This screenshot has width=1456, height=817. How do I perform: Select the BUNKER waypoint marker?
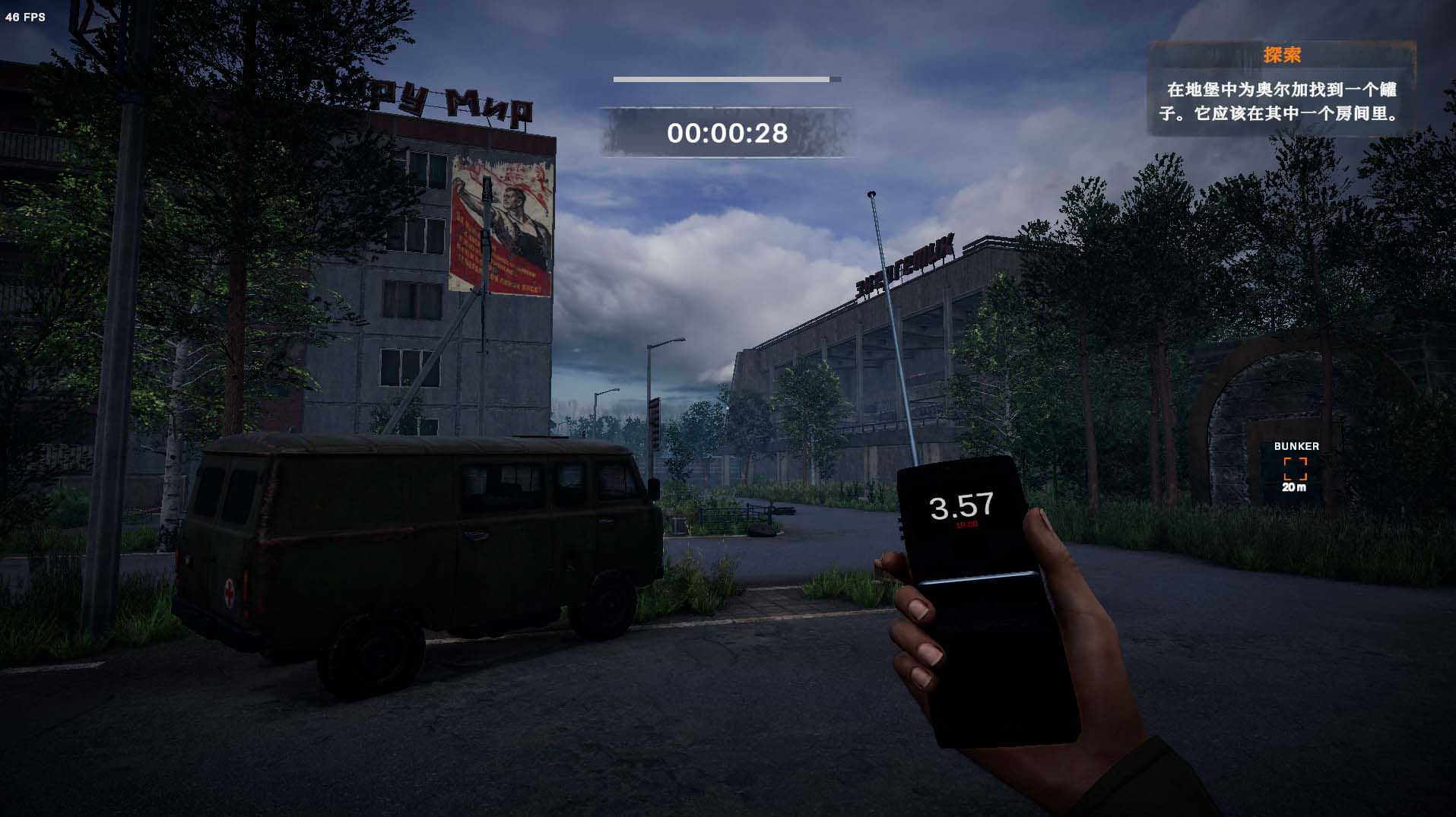click(x=1296, y=468)
